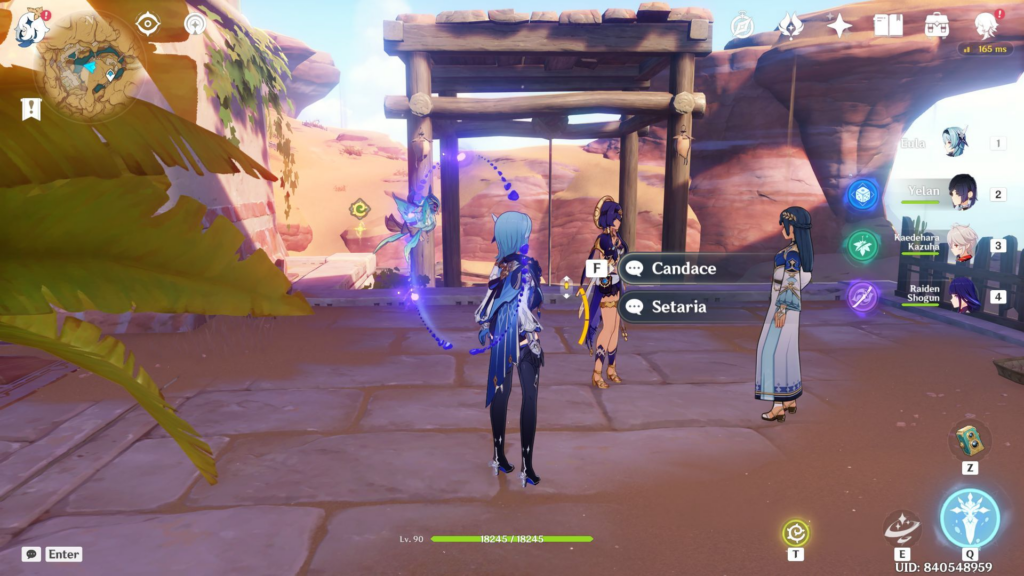Screen dimensions: 1024x576
Task: Activate the elemental skill icon
Action: (902, 526)
